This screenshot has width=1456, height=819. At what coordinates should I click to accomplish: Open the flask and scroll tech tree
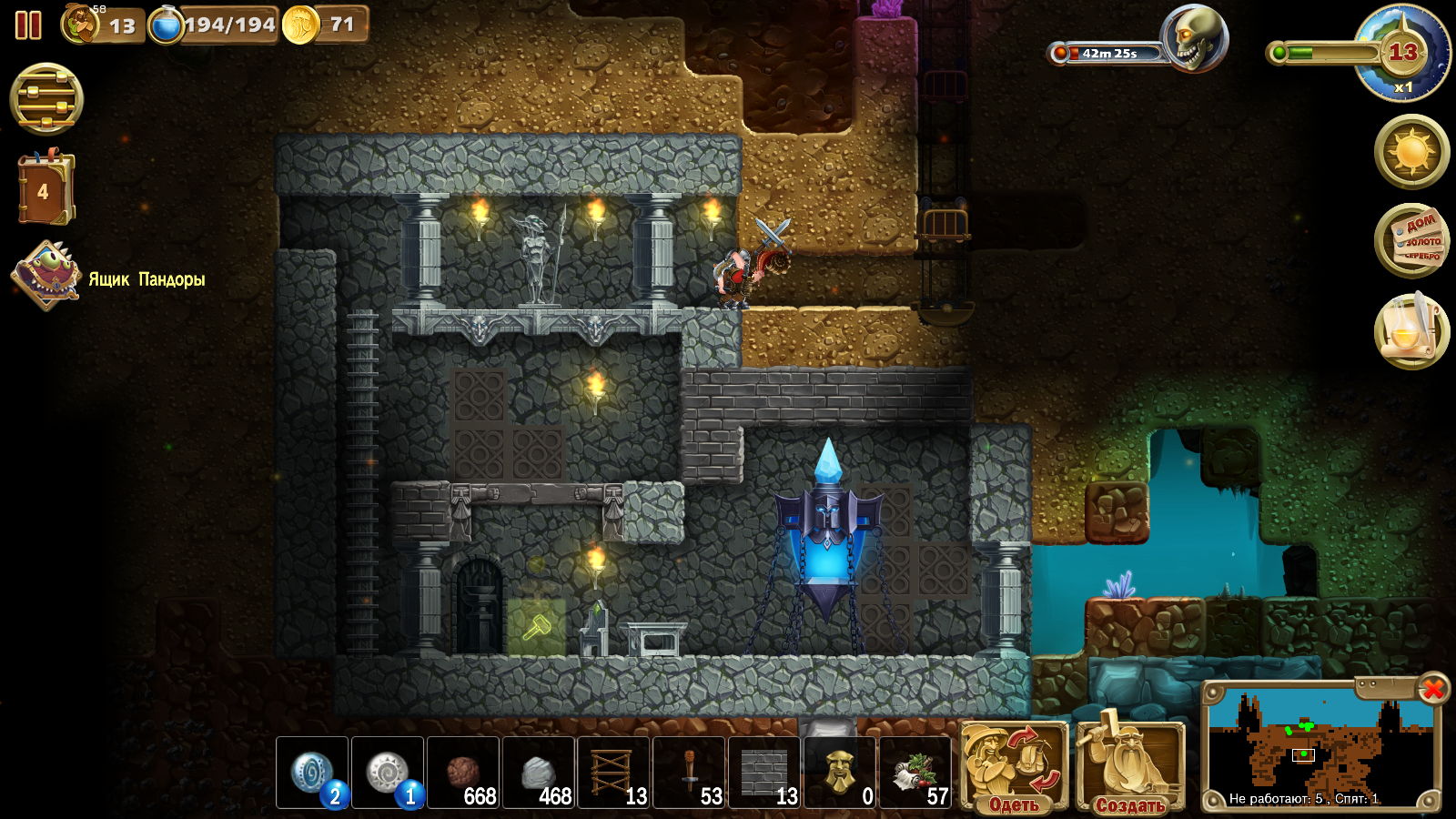point(1411,330)
